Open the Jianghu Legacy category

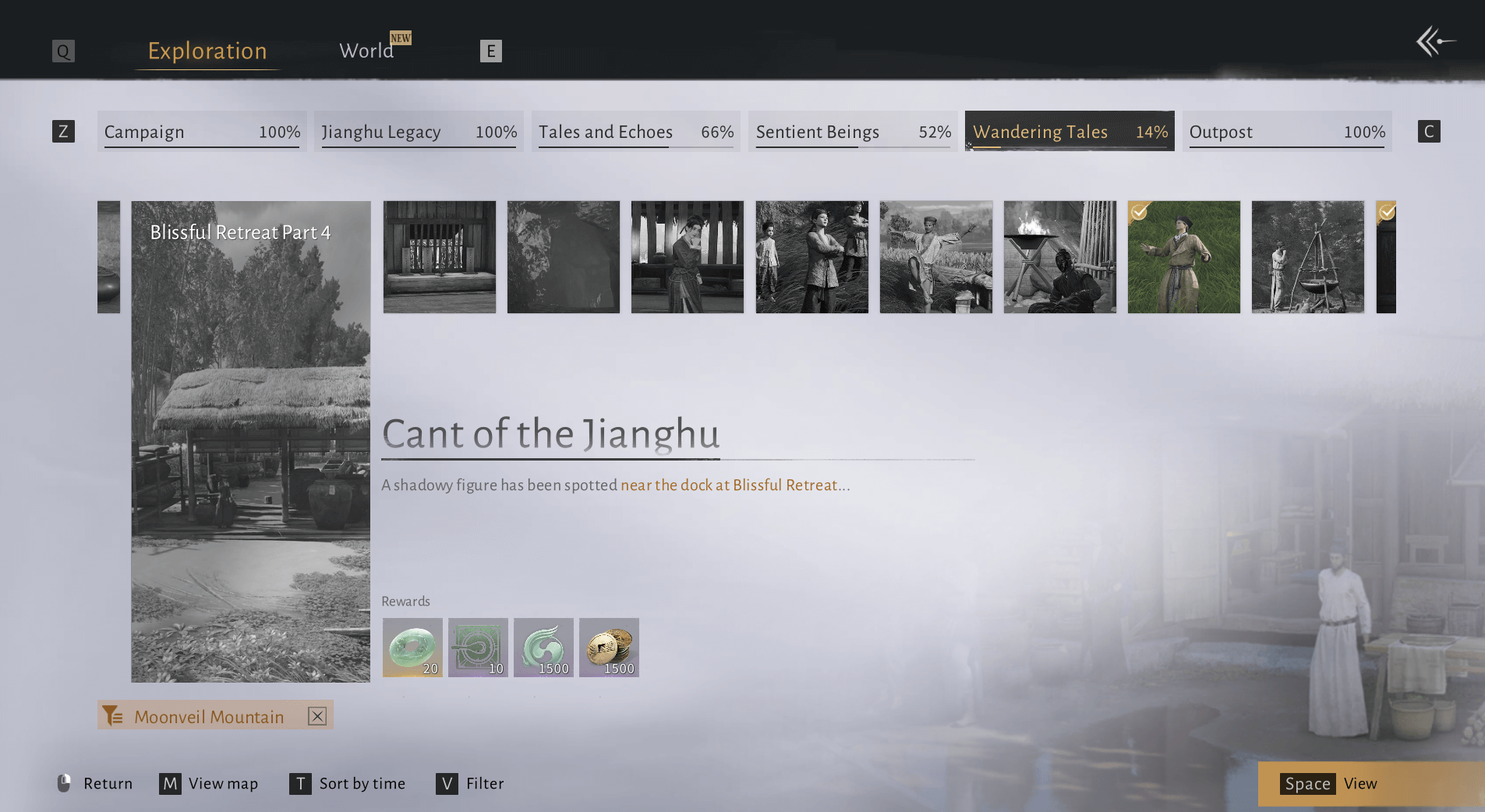pos(419,132)
